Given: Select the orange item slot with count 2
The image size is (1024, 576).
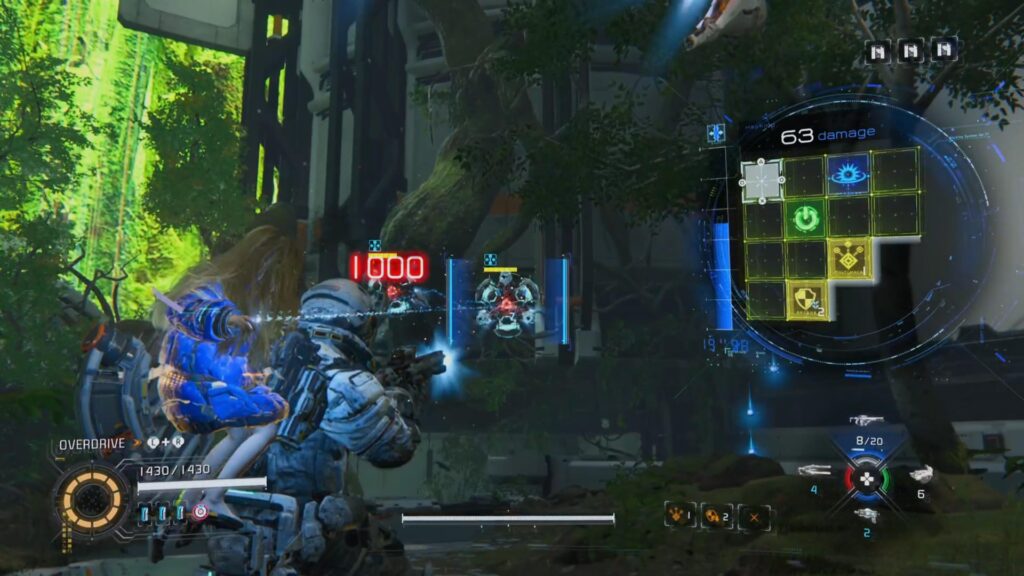Looking at the screenshot, I should coord(717,517).
